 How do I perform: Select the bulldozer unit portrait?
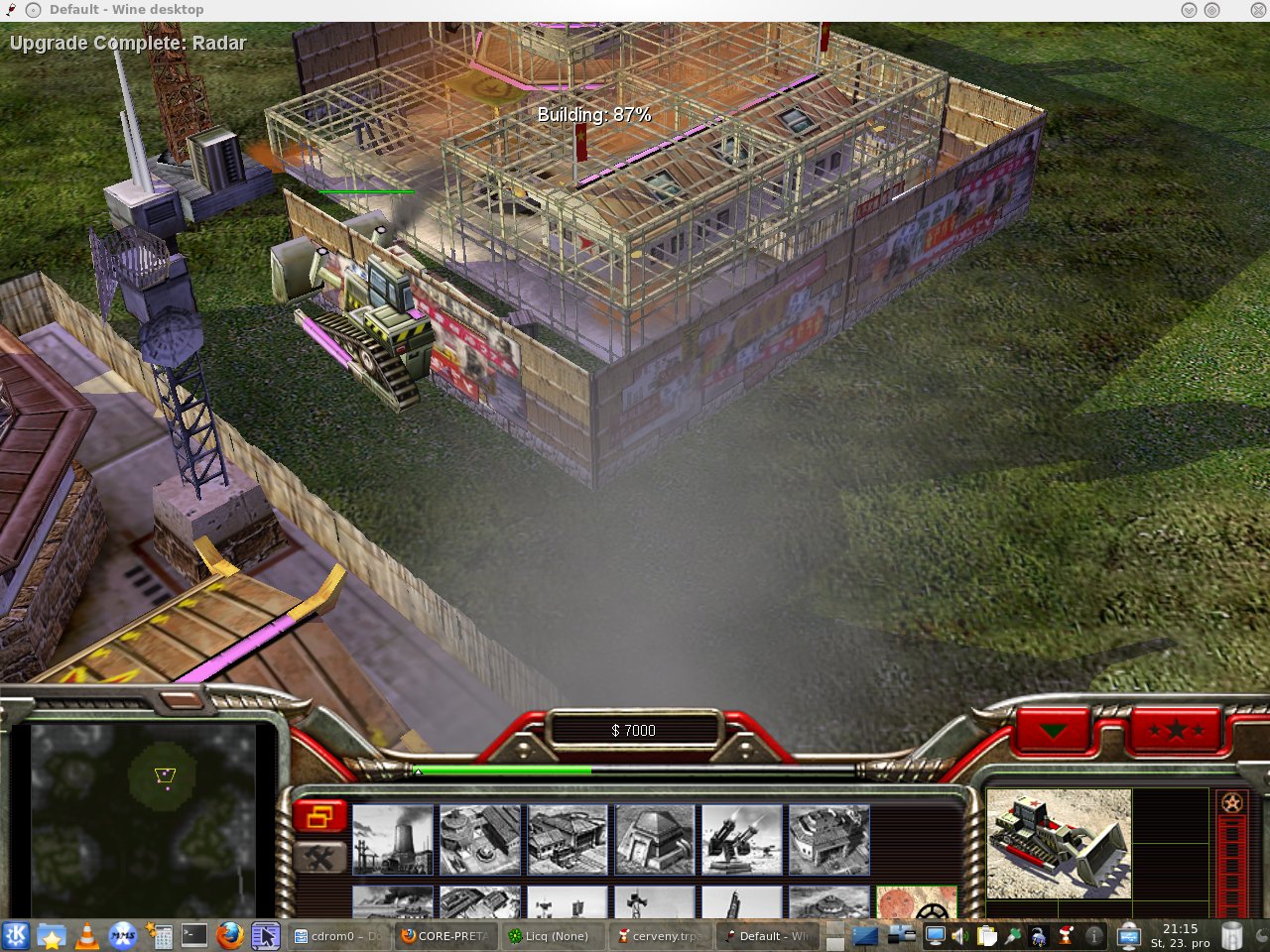[1059, 844]
